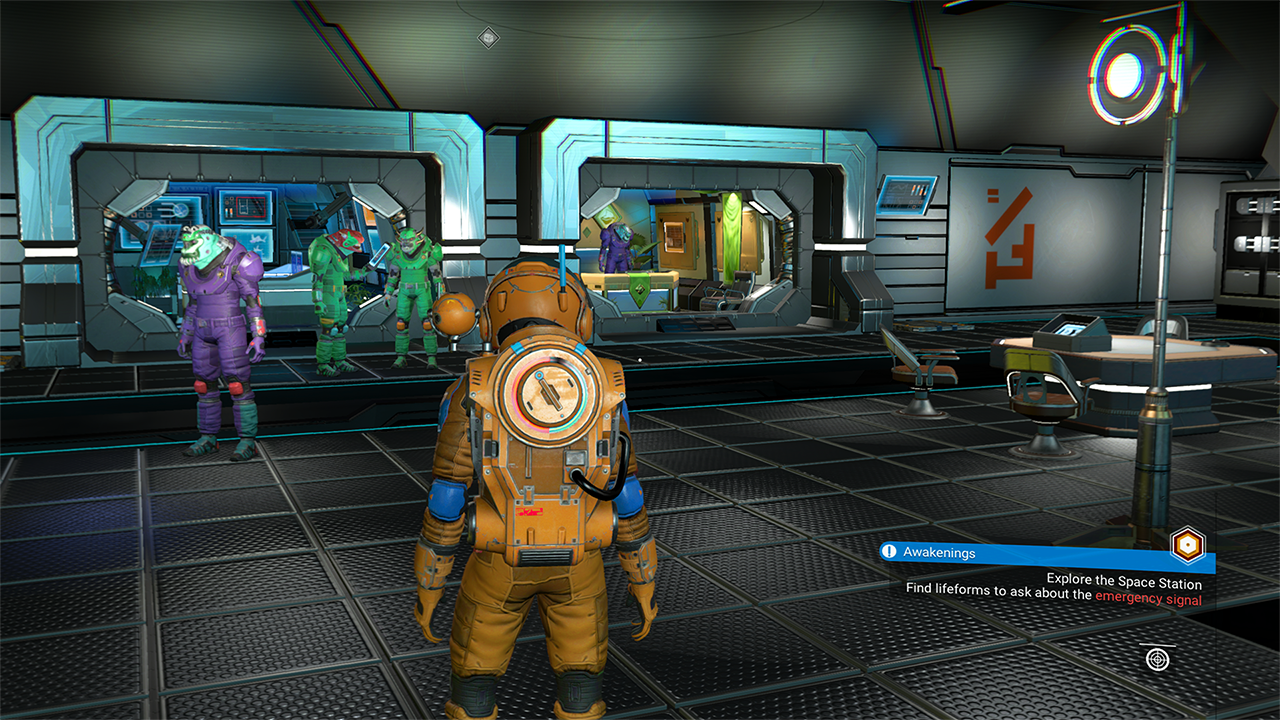
Task: Click the hexagonal mission icon
Action: pyautogui.click(x=1186, y=545)
